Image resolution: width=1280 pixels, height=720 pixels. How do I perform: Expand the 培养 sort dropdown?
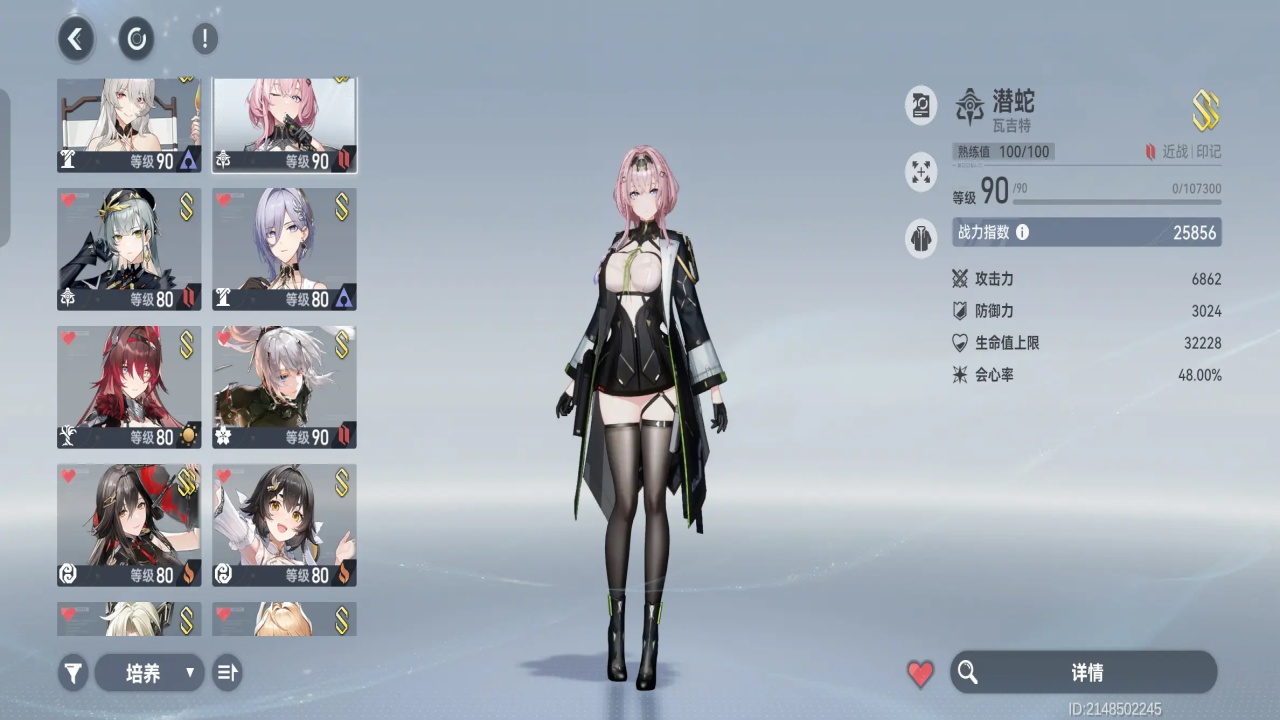coord(149,673)
